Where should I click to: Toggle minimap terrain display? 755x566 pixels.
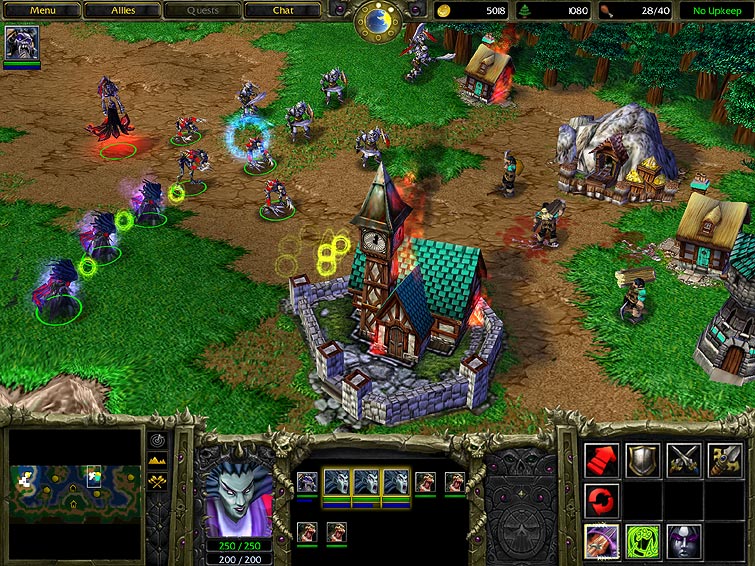(158, 460)
